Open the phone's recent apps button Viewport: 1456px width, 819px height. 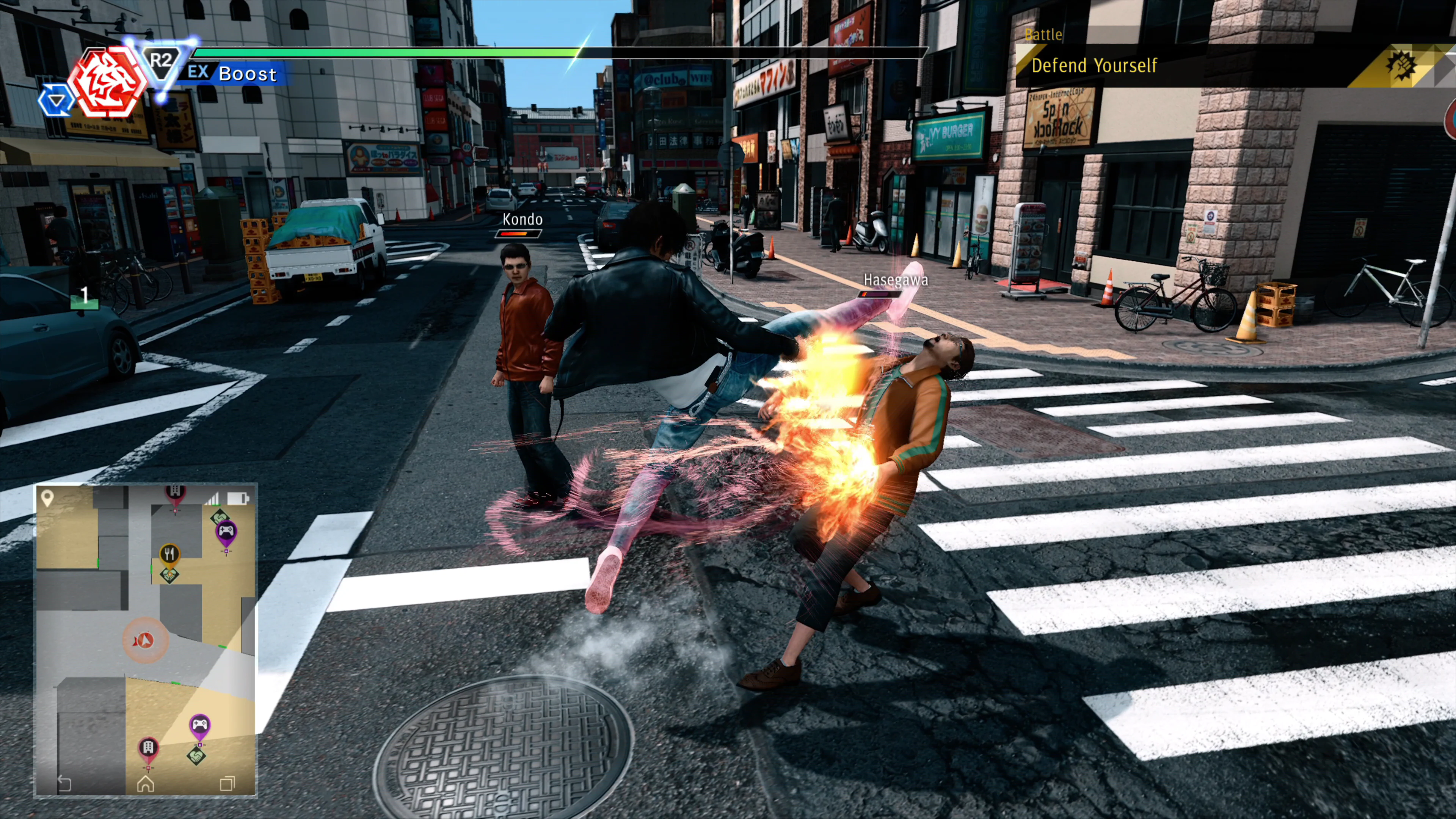pyautogui.click(x=227, y=783)
